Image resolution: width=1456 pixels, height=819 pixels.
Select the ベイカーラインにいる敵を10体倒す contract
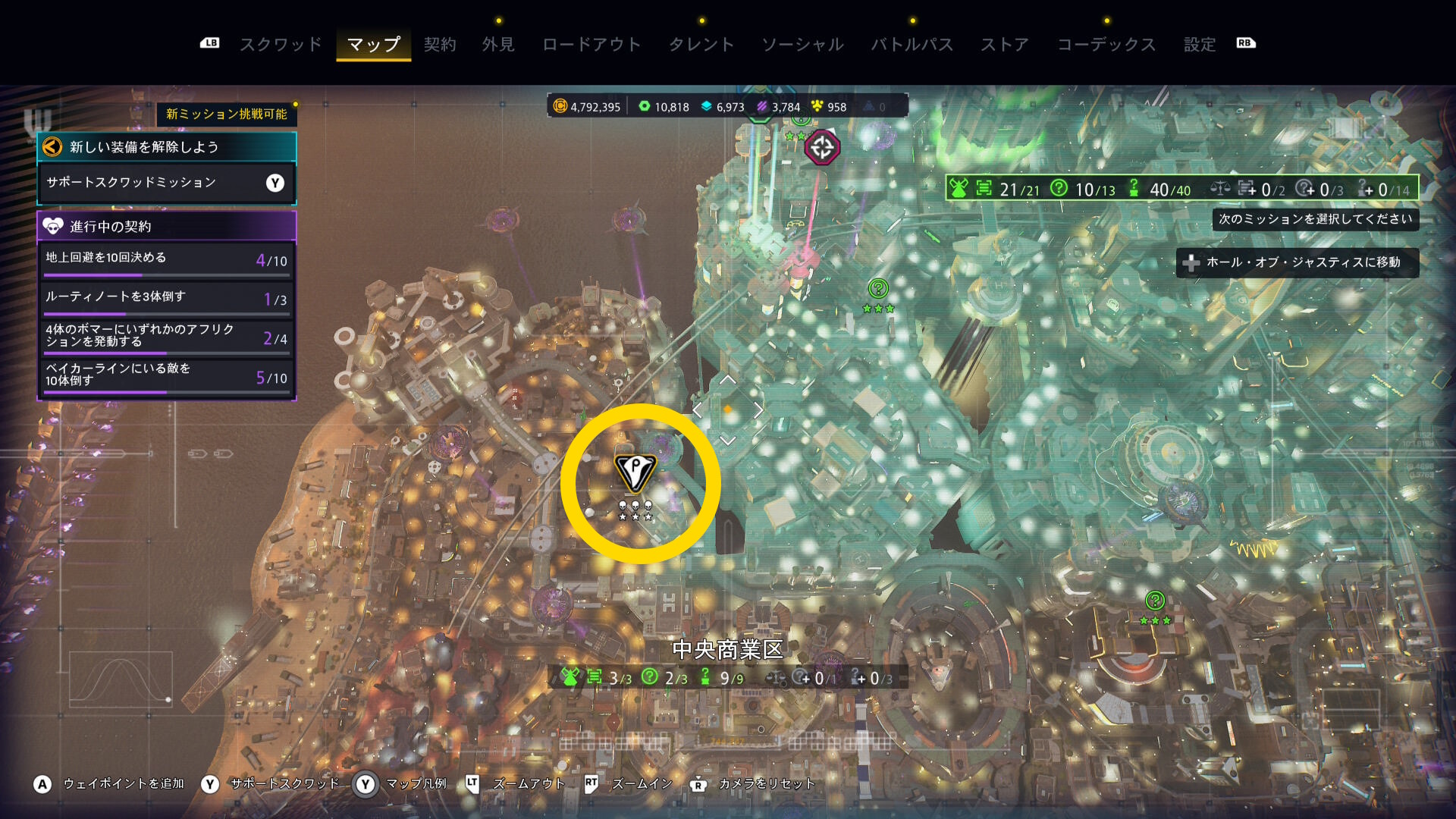pyautogui.click(x=166, y=375)
